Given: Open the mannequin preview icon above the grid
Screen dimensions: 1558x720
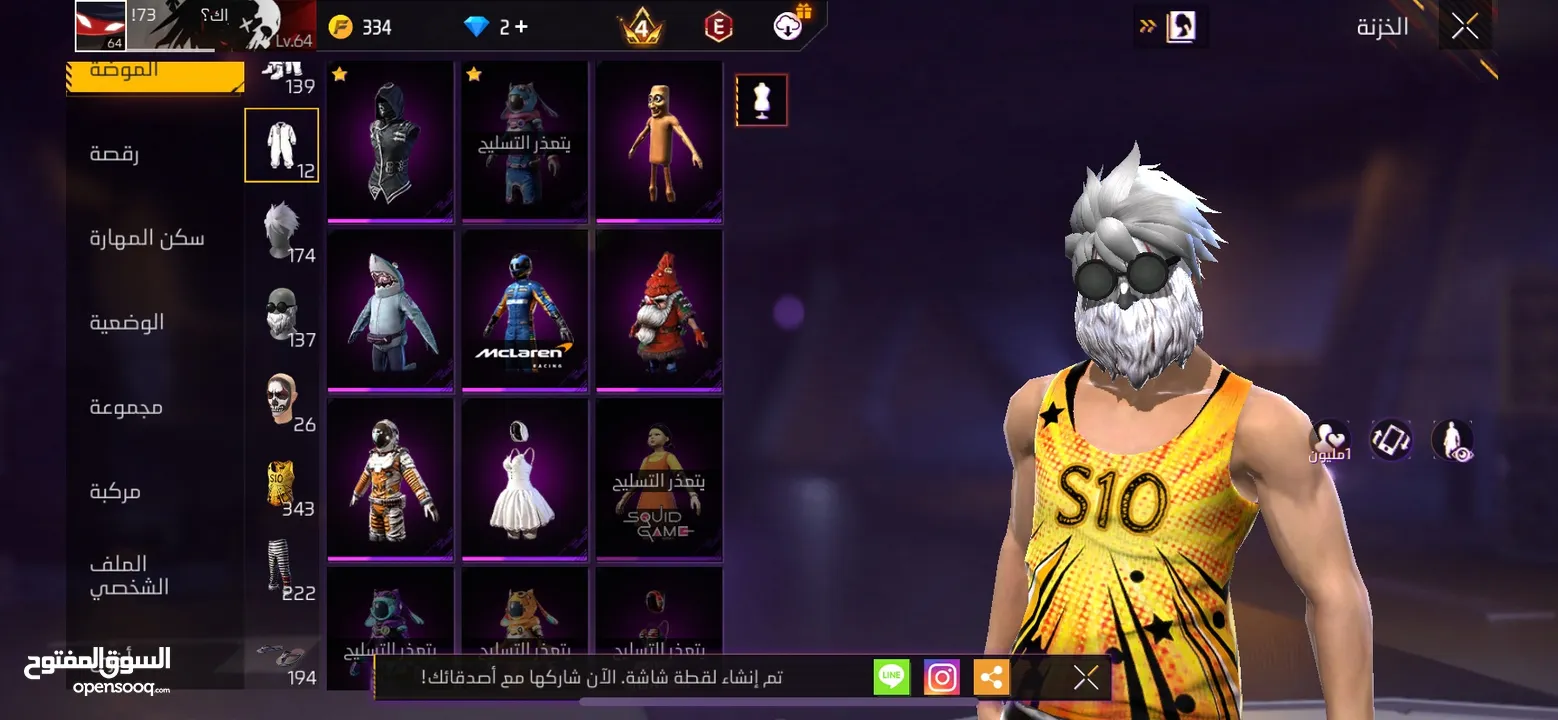Looking at the screenshot, I should (x=761, y=100).
